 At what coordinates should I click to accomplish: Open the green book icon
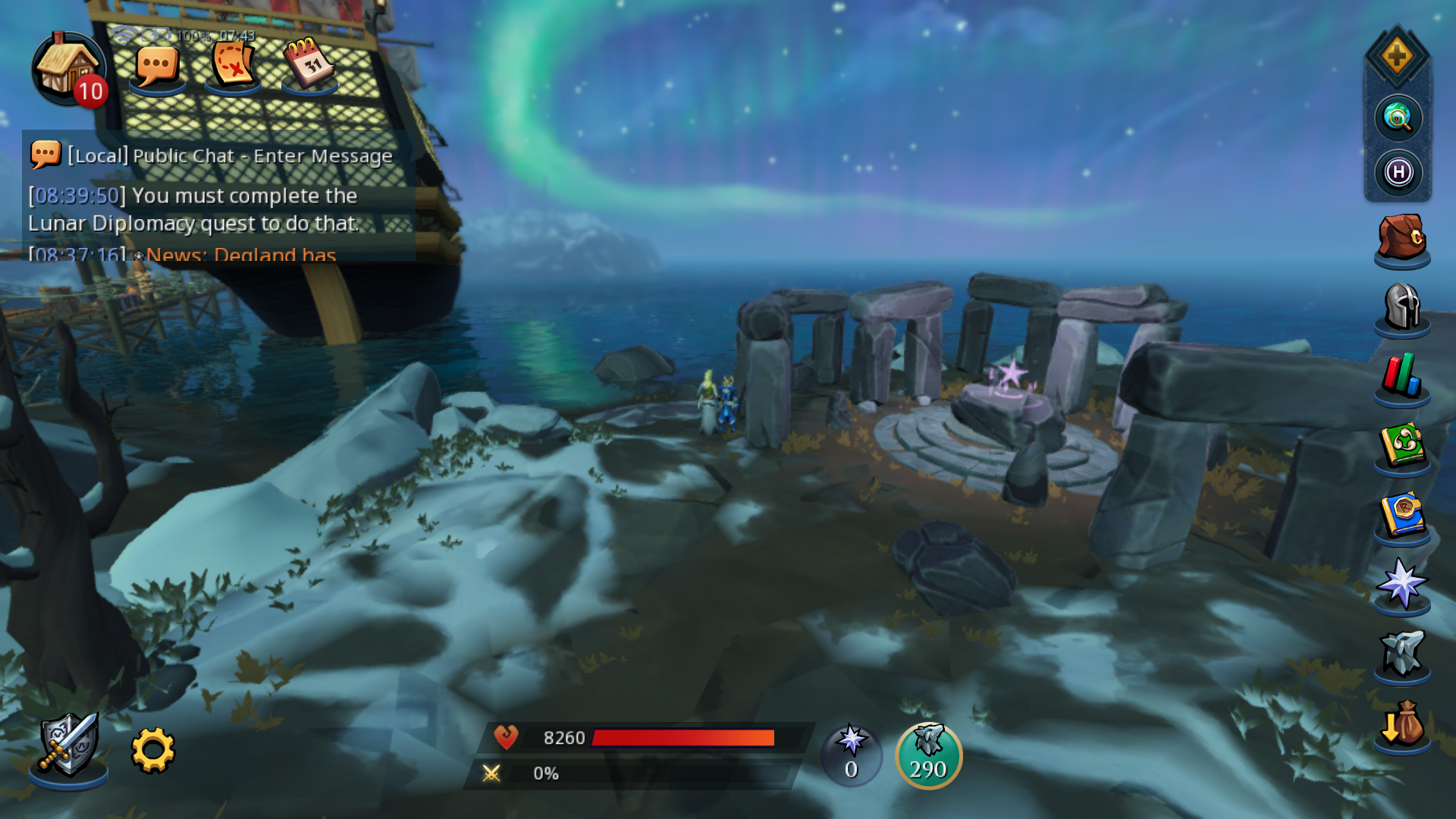pos(1401,446)
